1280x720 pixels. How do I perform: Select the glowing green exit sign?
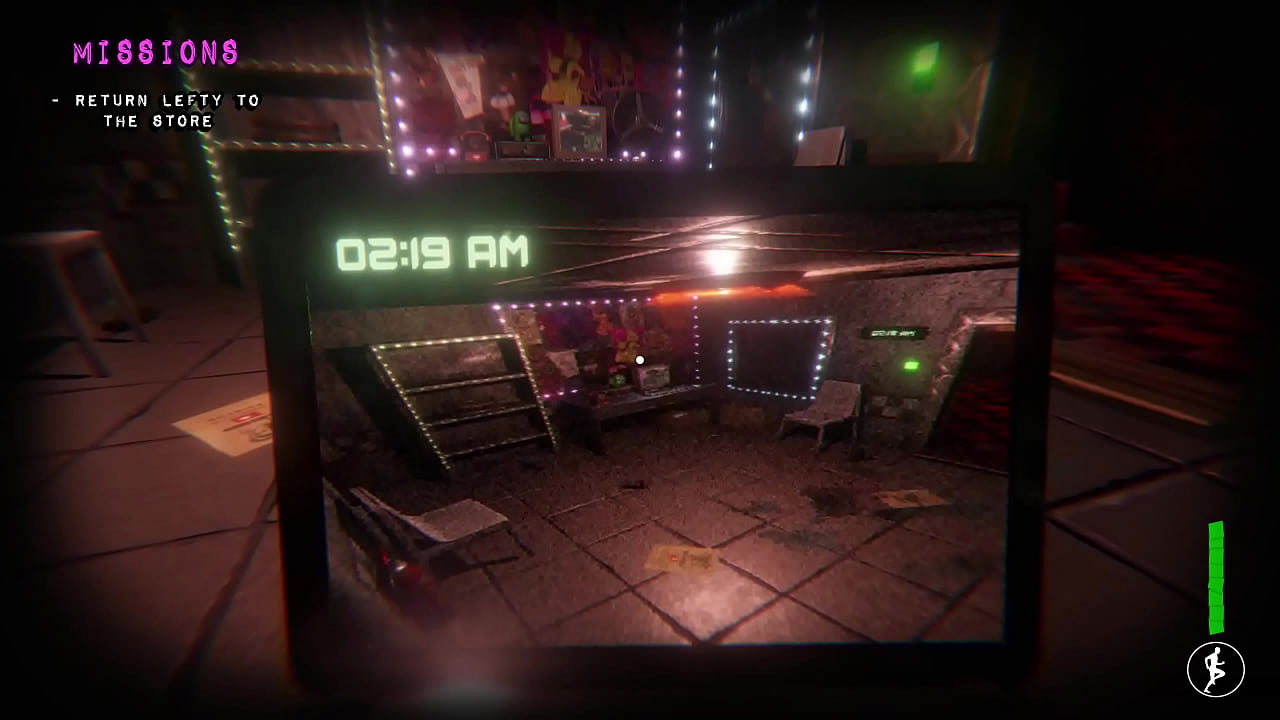[x=913, y=366]
